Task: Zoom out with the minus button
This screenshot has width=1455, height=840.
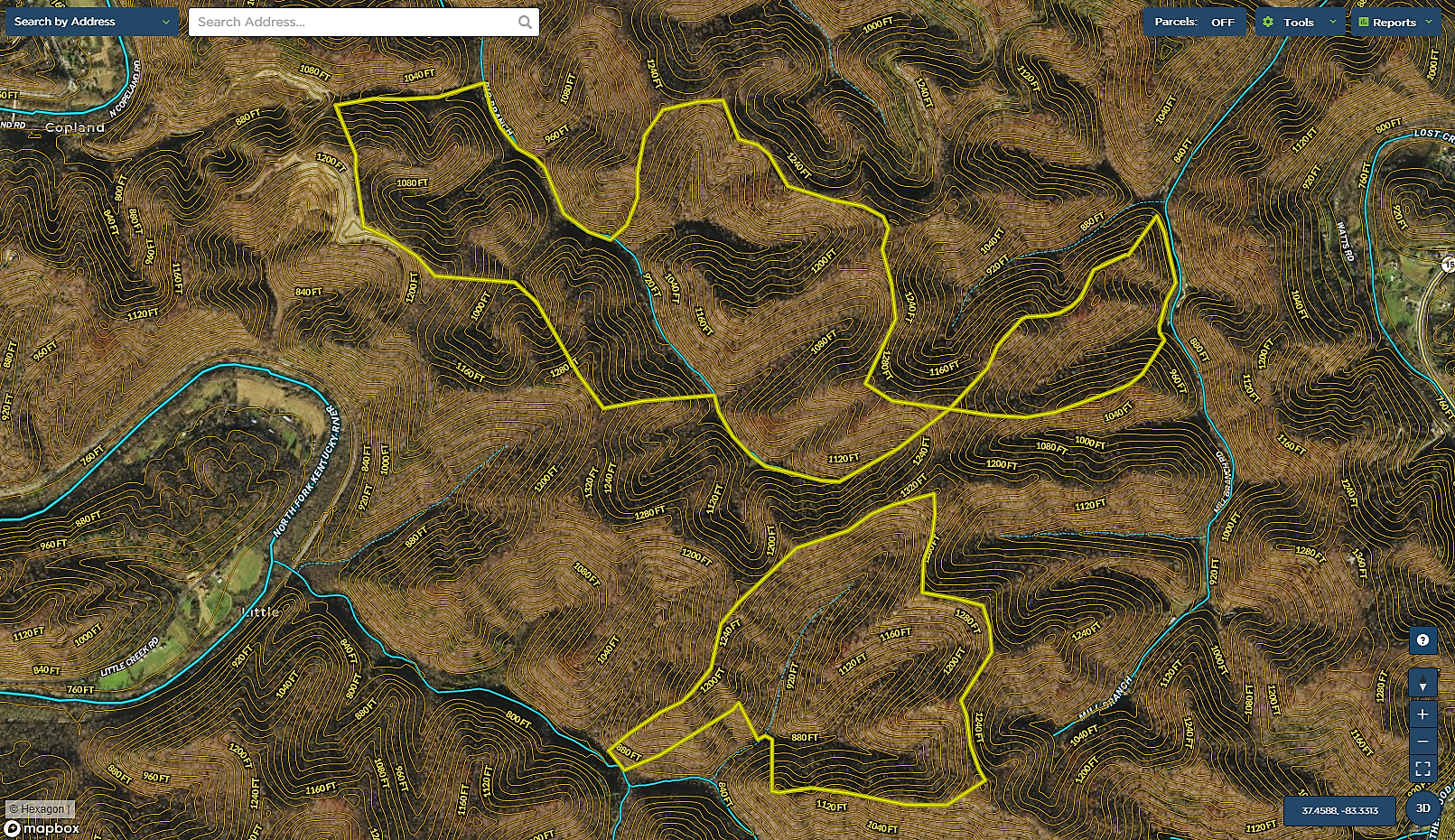Action: pos(1422,742)
